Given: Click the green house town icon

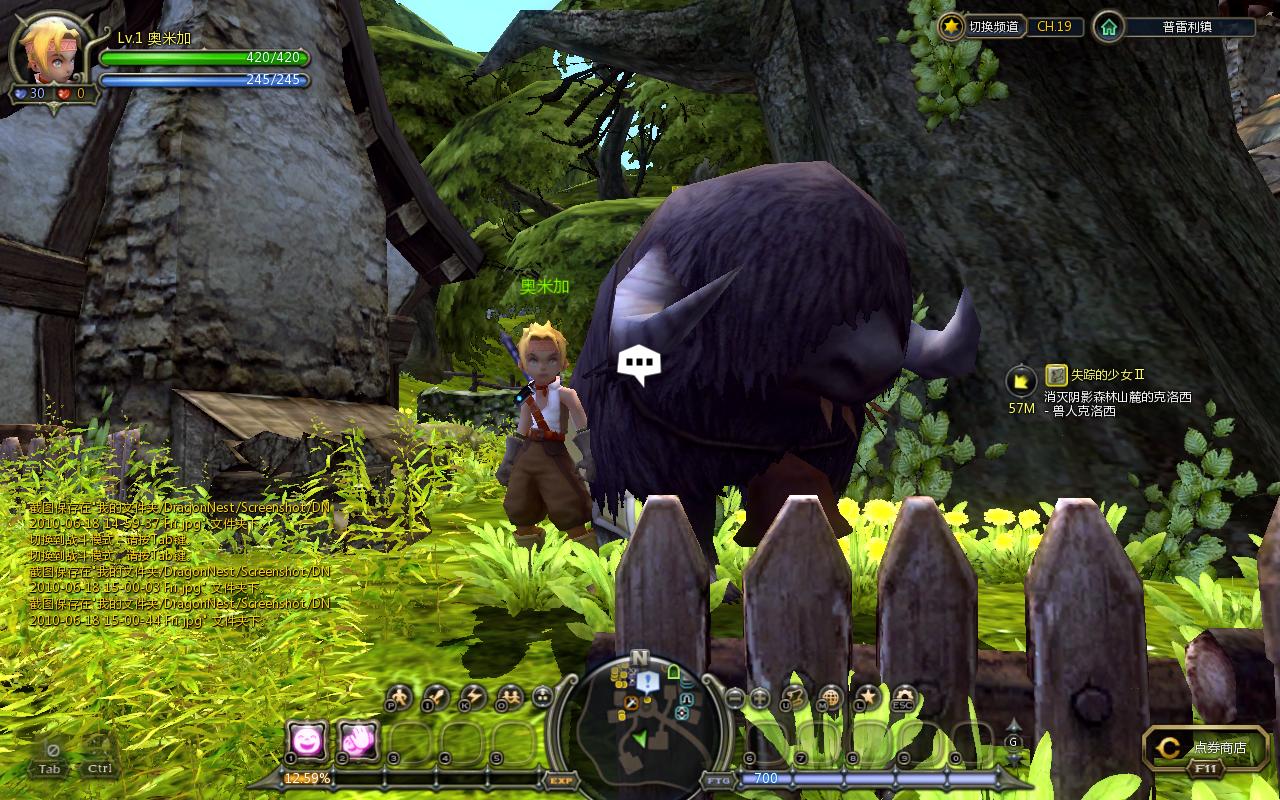Looking at the screenshot, I should pyautogui.click(x=1108, y=27).
